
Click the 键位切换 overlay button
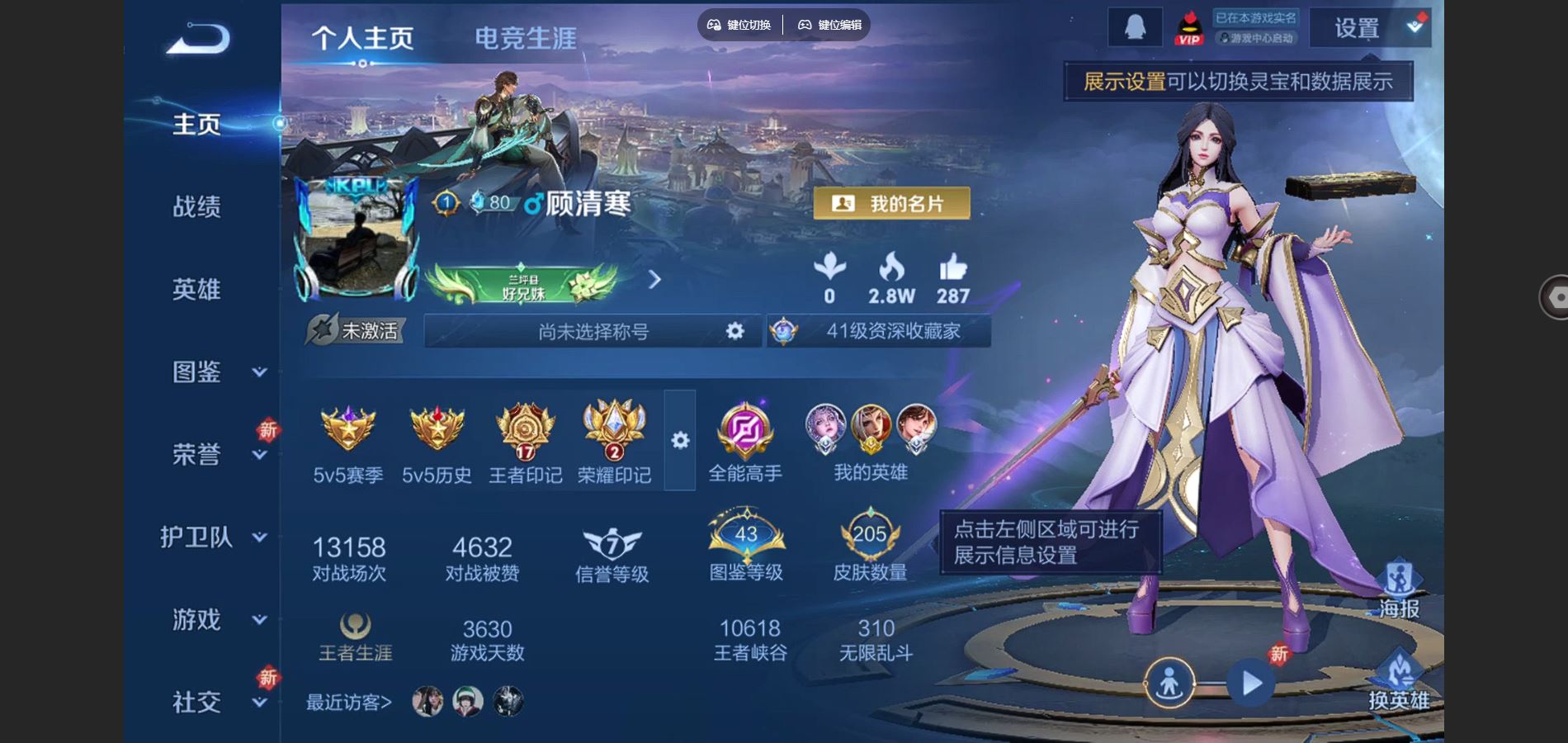point(739,25)
